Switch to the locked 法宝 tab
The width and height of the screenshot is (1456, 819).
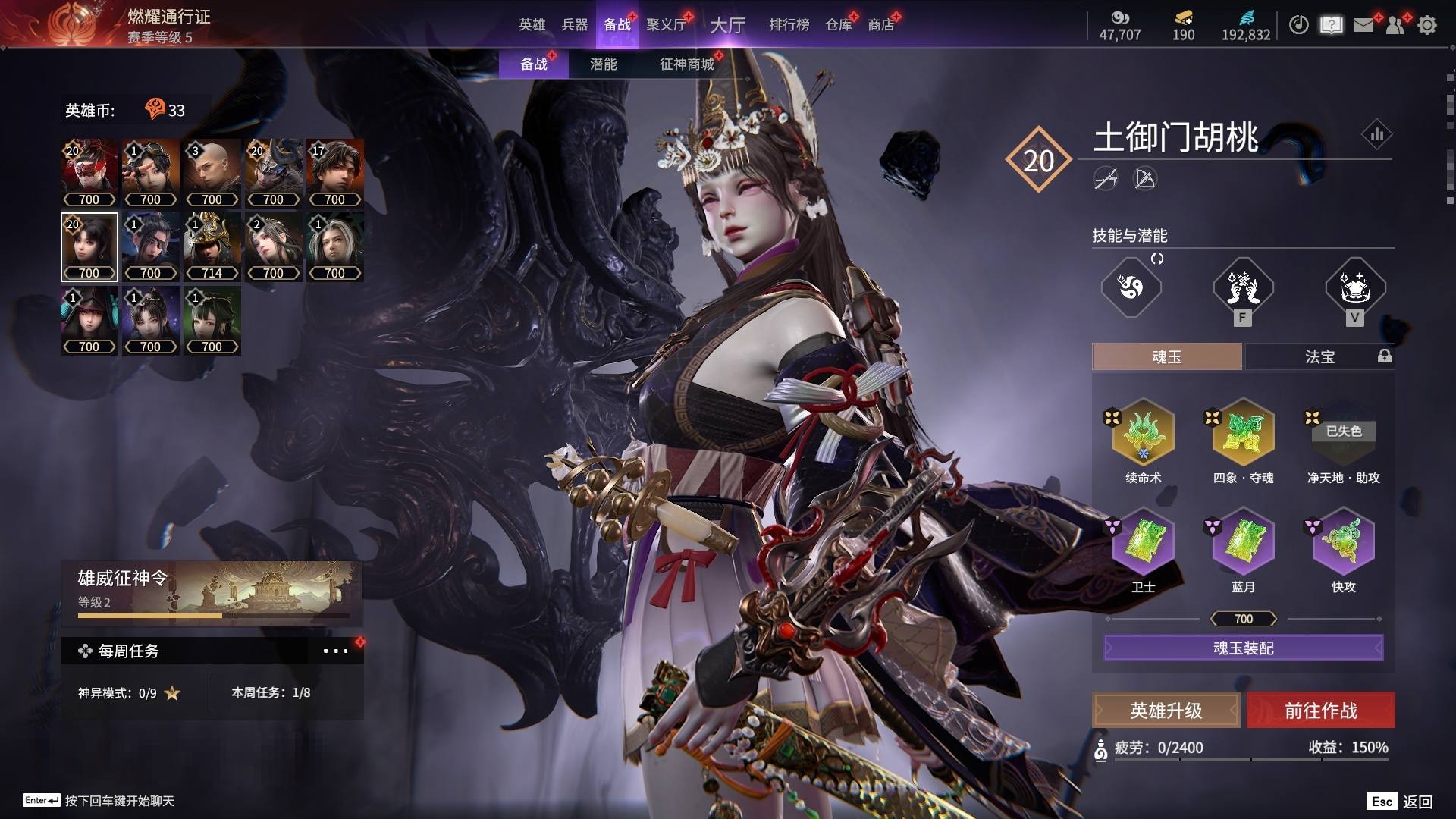[1319, 356]
